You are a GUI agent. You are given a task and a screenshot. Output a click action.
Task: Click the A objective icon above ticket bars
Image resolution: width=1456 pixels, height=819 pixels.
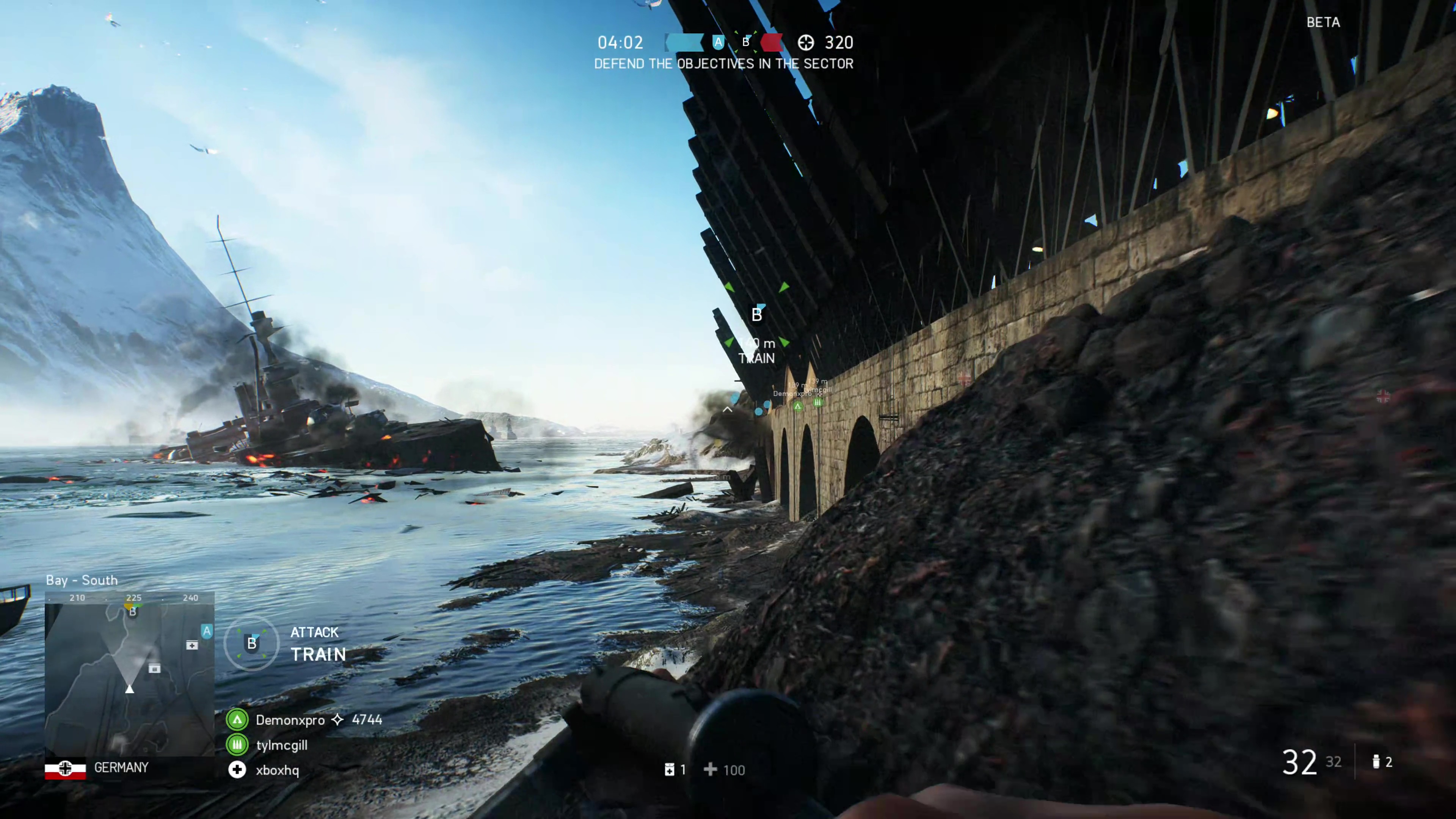(x=718, y=42)
